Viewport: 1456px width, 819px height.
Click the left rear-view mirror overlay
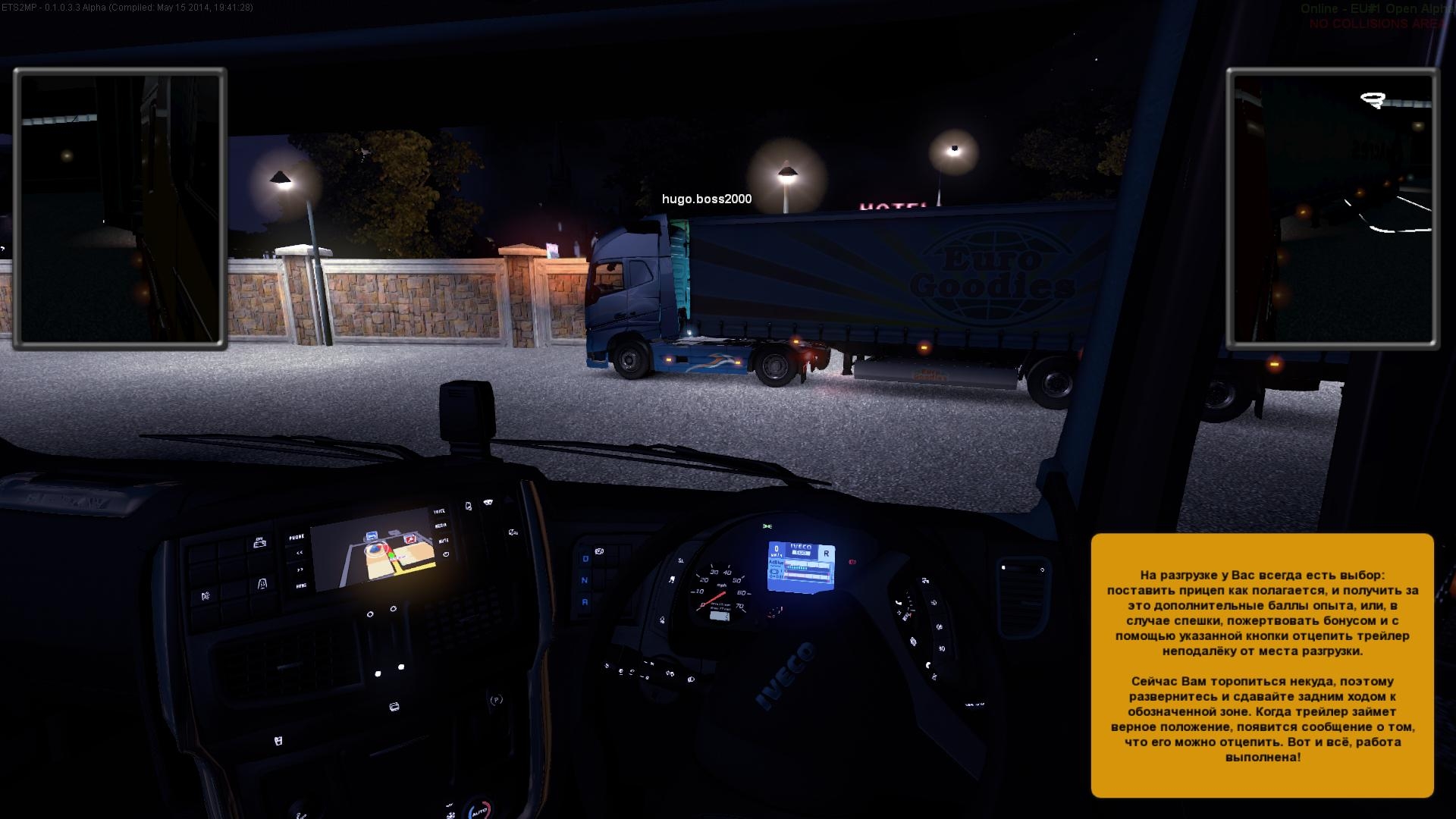(120, 209)
